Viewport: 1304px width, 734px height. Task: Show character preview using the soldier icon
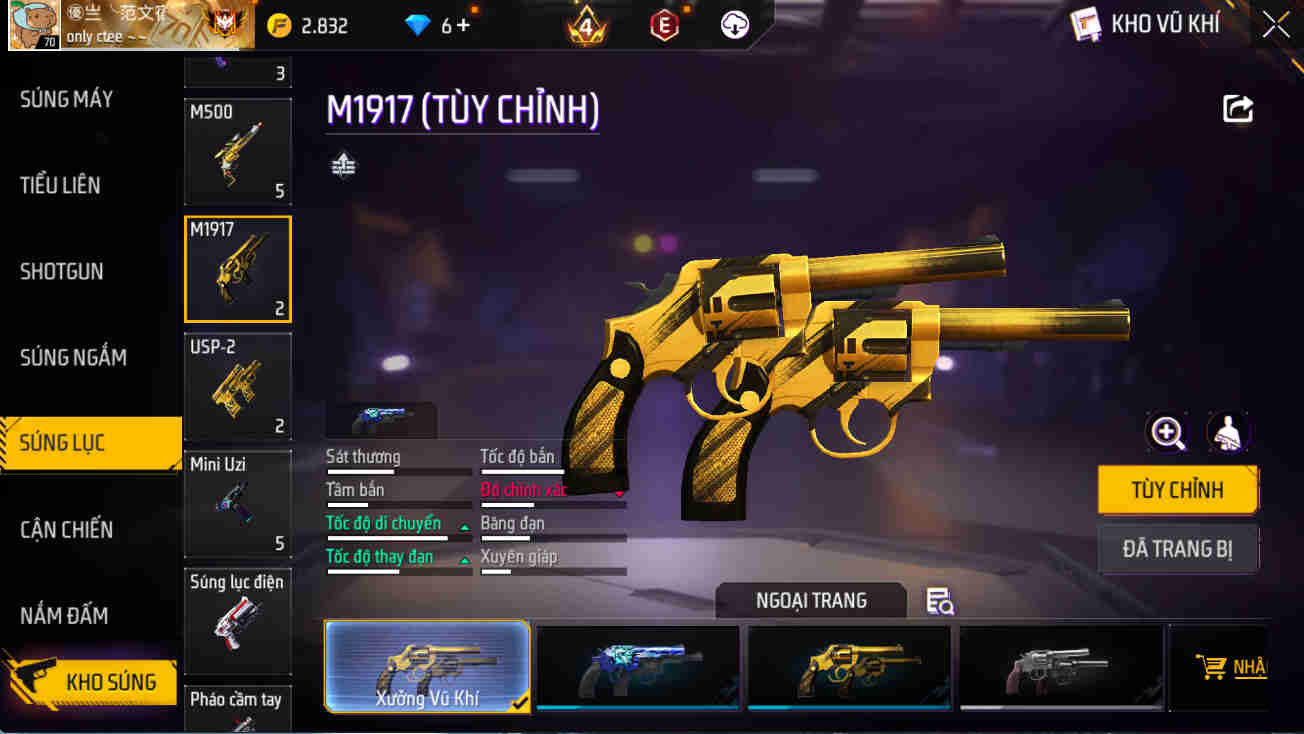(x=1228, y=434)
